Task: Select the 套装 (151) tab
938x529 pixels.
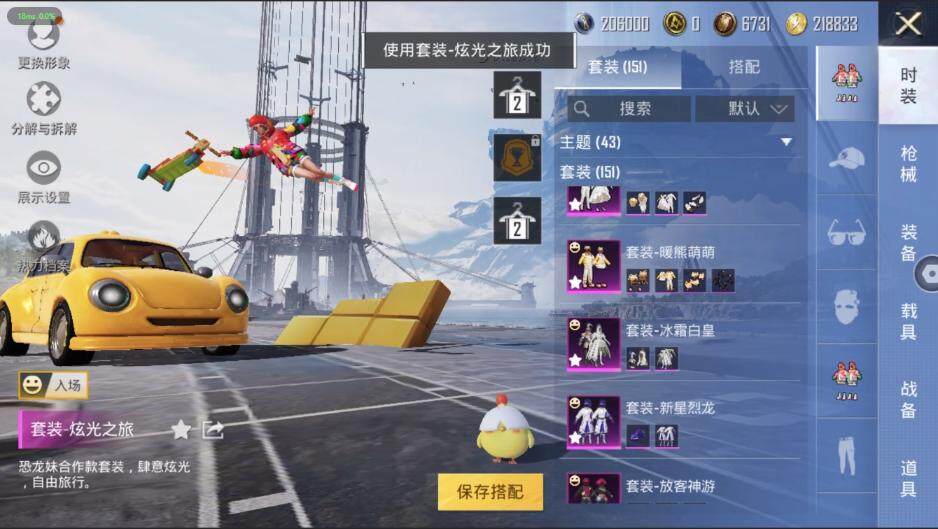Action: pos(617,67)
